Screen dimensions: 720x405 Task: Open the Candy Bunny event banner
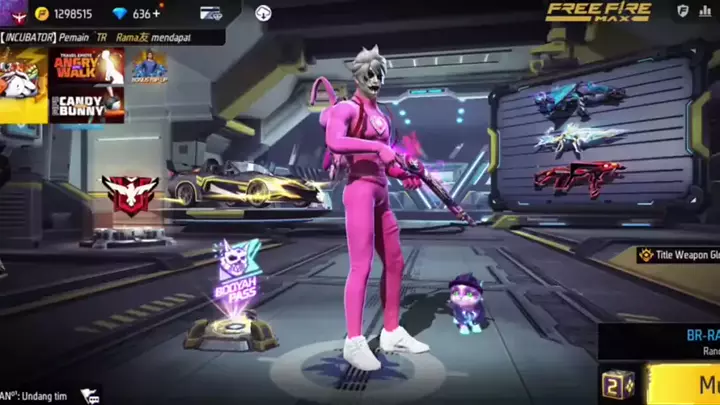click(x=88, y=104)
